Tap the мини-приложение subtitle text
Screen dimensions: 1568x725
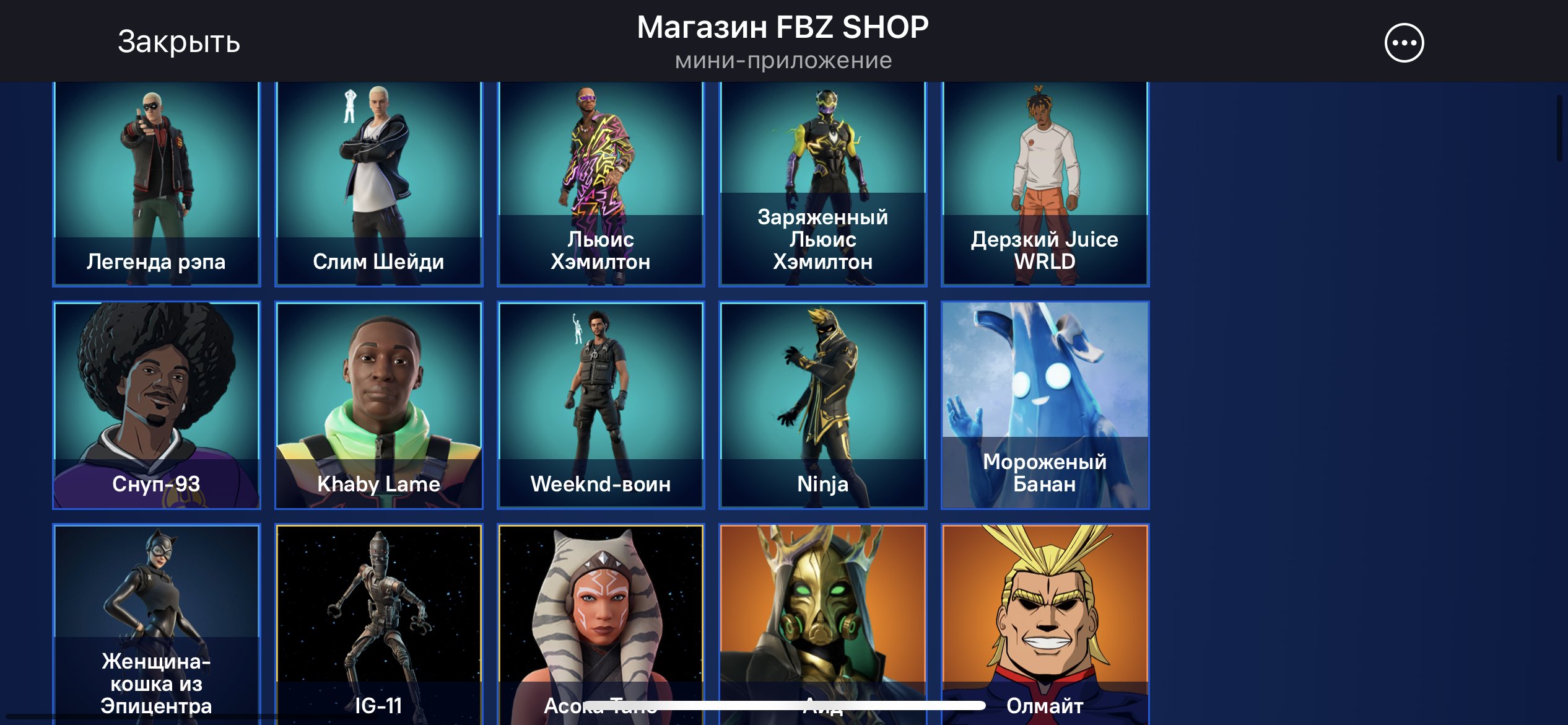tap(783, 60)
